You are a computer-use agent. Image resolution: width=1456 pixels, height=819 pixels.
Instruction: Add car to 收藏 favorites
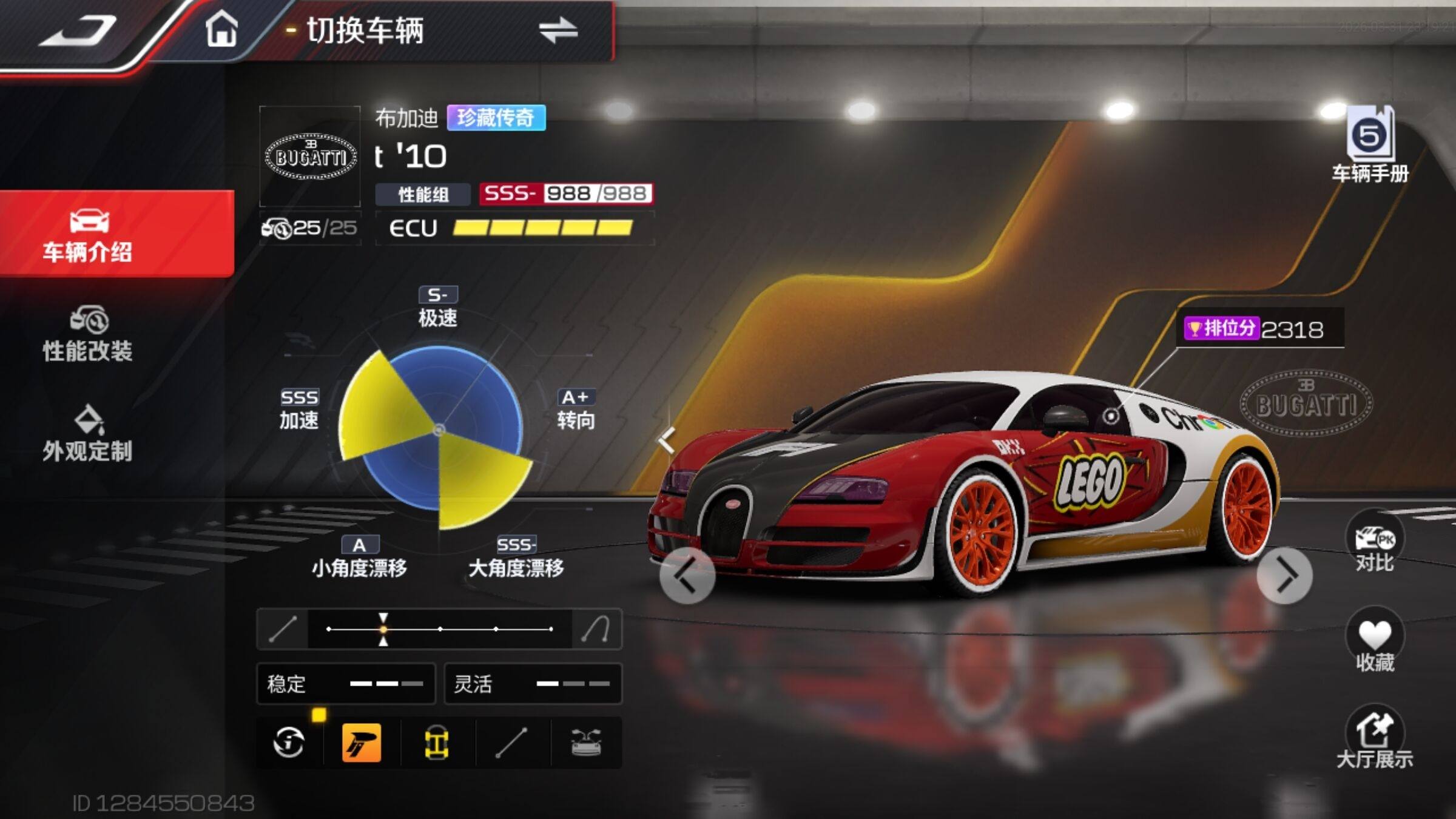click(x=1375, y=641)
